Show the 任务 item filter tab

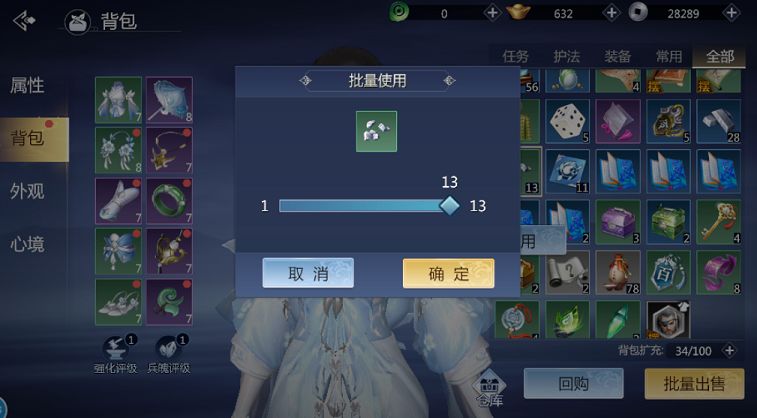tap(515, 57)
